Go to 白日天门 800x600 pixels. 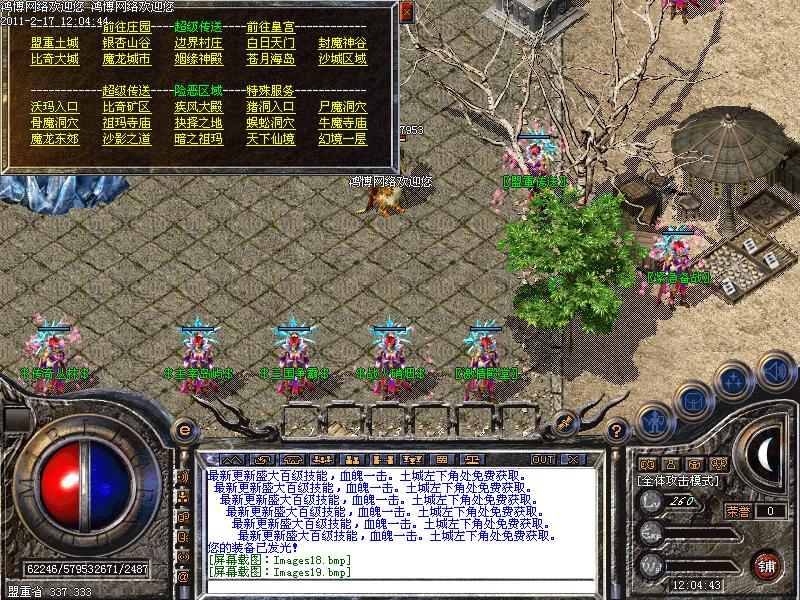click(x=271, y=43)
